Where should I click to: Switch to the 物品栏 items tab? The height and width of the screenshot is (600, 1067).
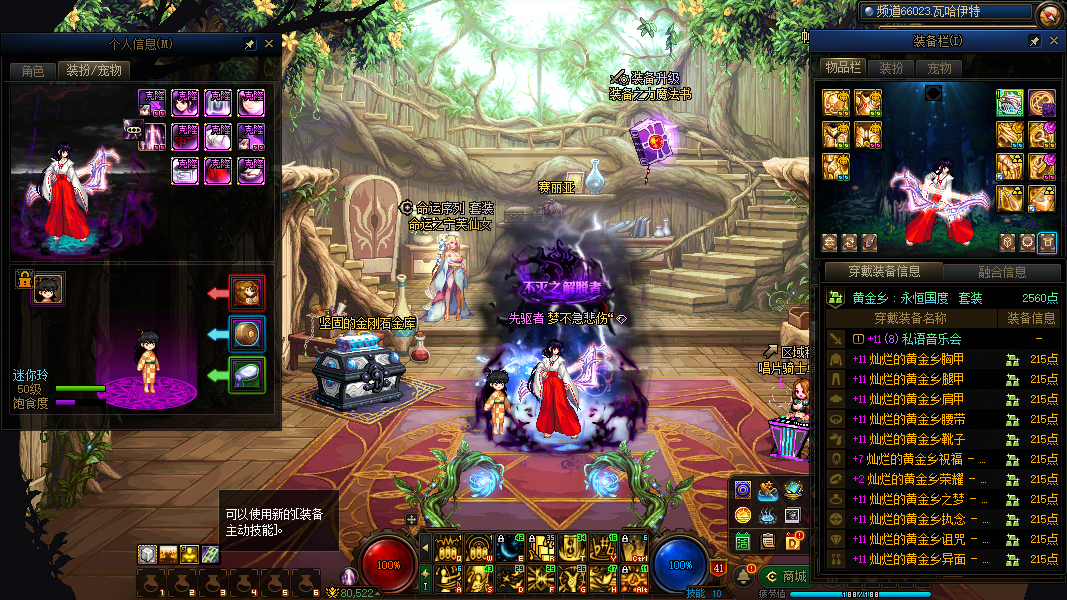(x=842, y=68)
